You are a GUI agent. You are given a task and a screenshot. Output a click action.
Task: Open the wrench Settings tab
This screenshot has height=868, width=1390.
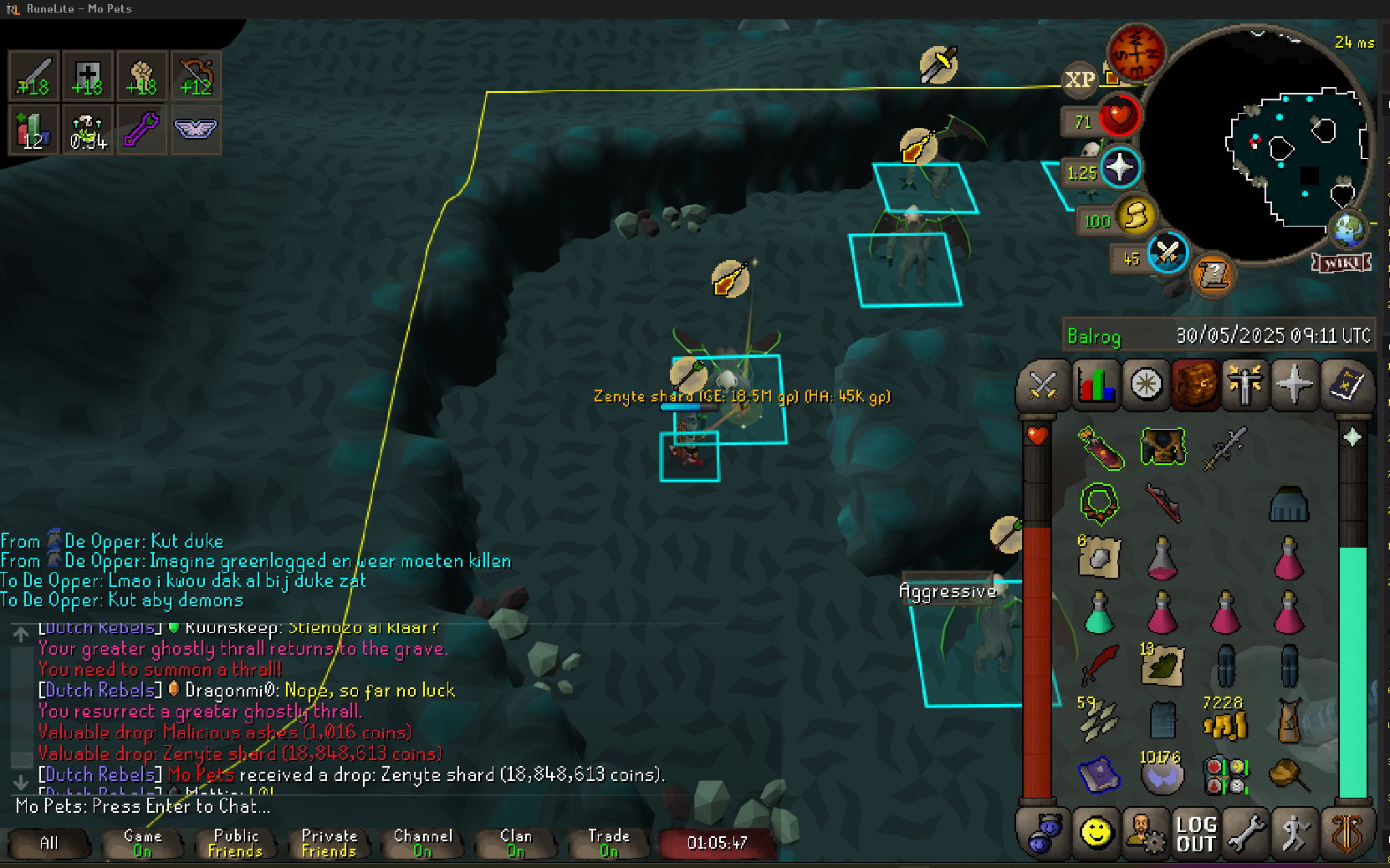[x=1245, y=834]
